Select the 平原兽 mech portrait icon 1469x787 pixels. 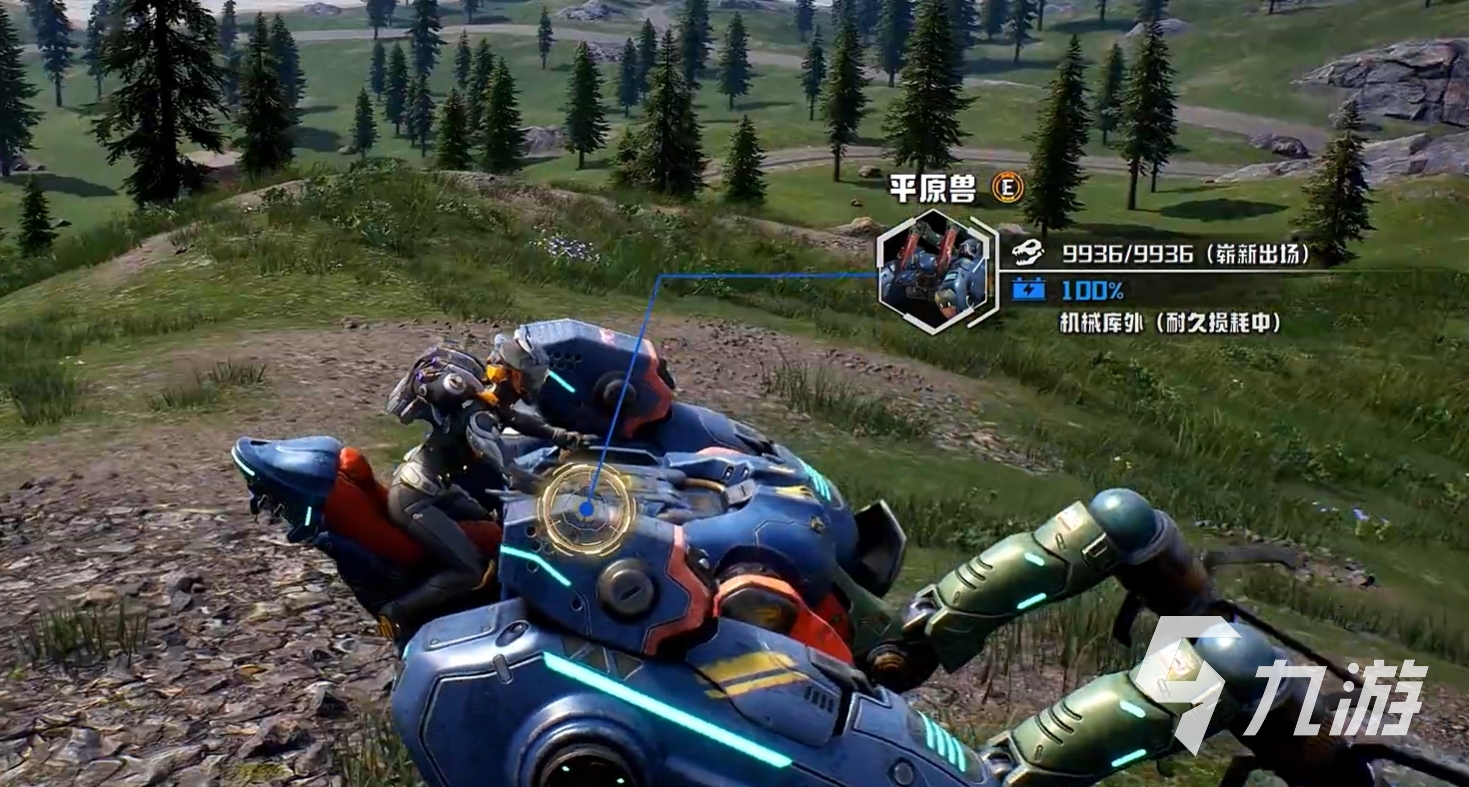pos(933,271)
